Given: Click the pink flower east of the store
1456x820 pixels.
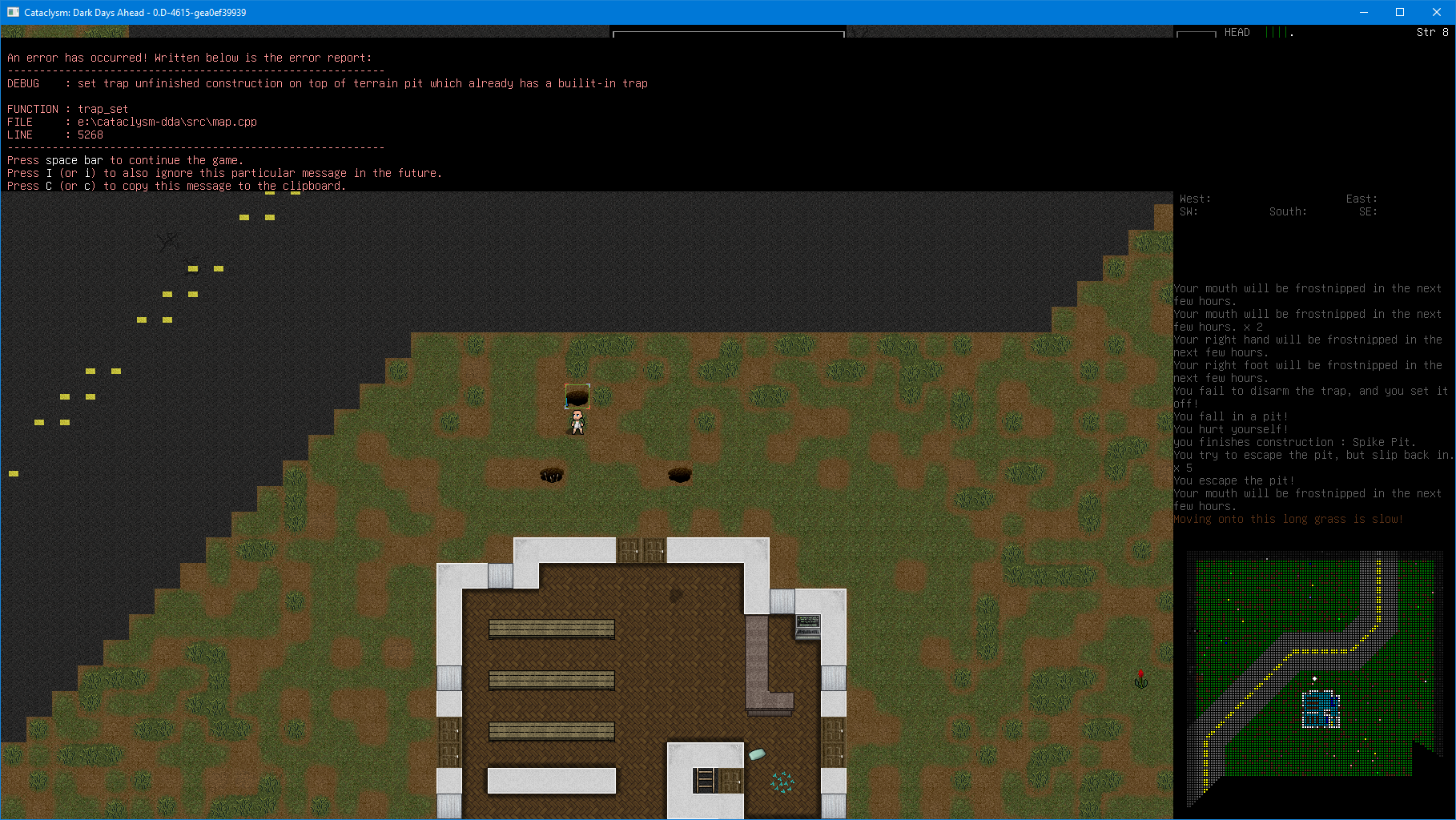Looking at the screenshot, I should pos(1140,678).
